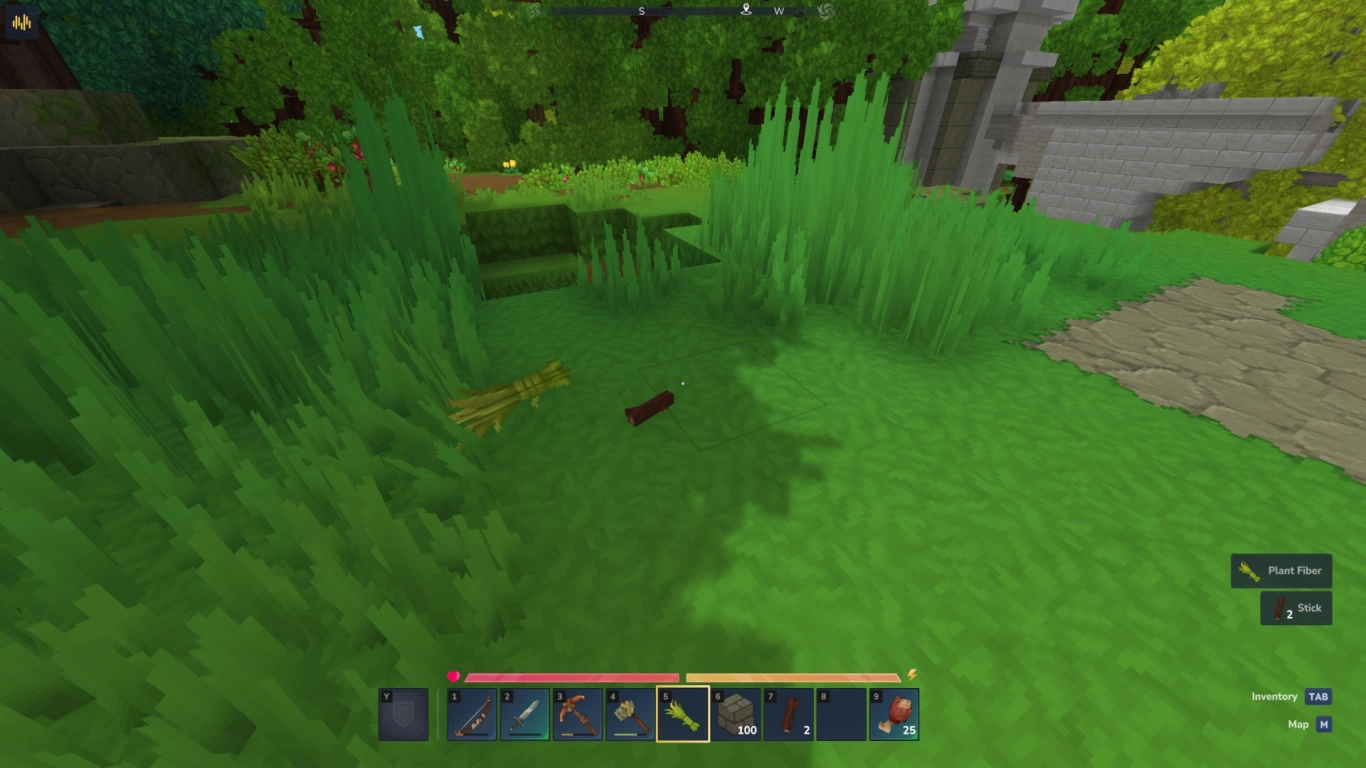Click the waypoint marker on the compass
The height and width of the screenshot is (768, 1366).
[745, 10]
